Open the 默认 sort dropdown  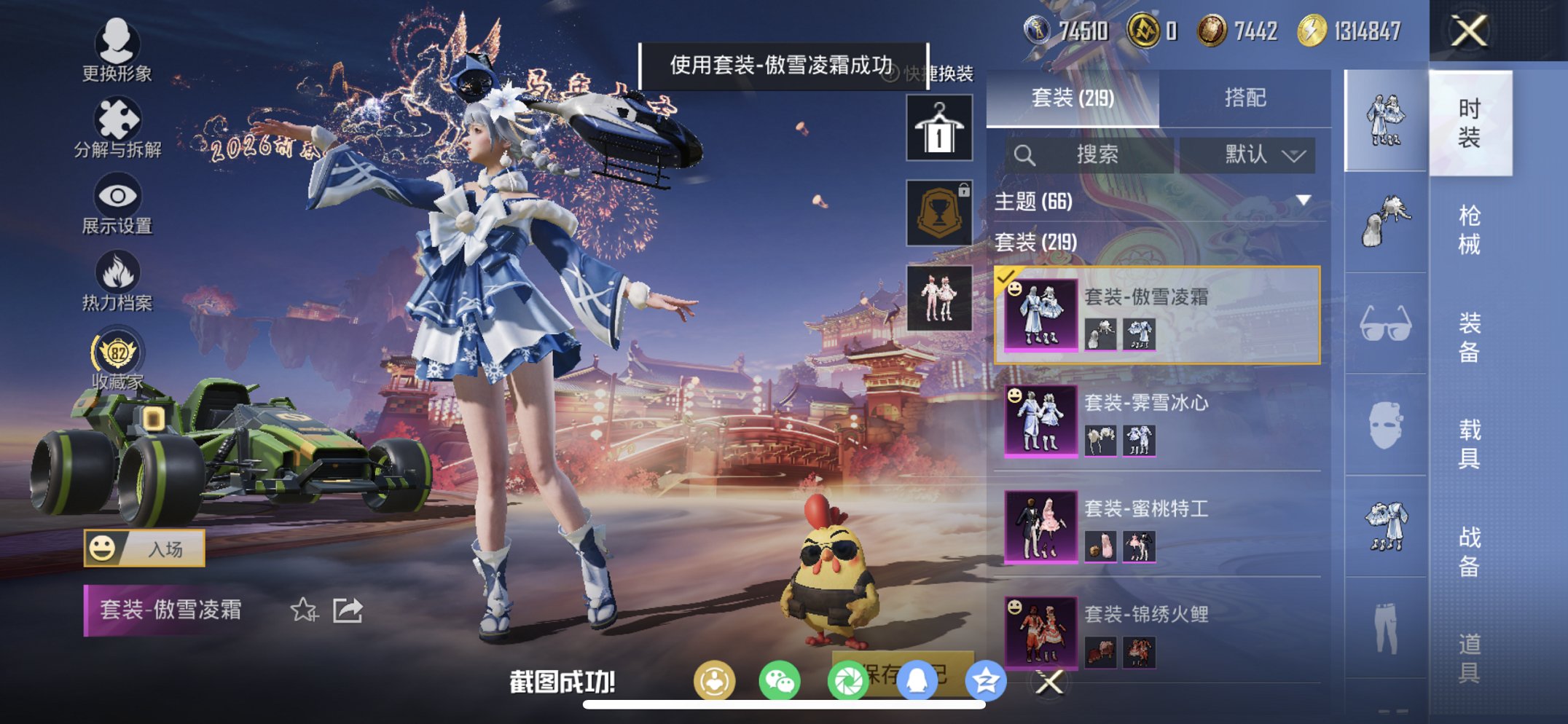pyautogui.click(x=1255, y=154)
